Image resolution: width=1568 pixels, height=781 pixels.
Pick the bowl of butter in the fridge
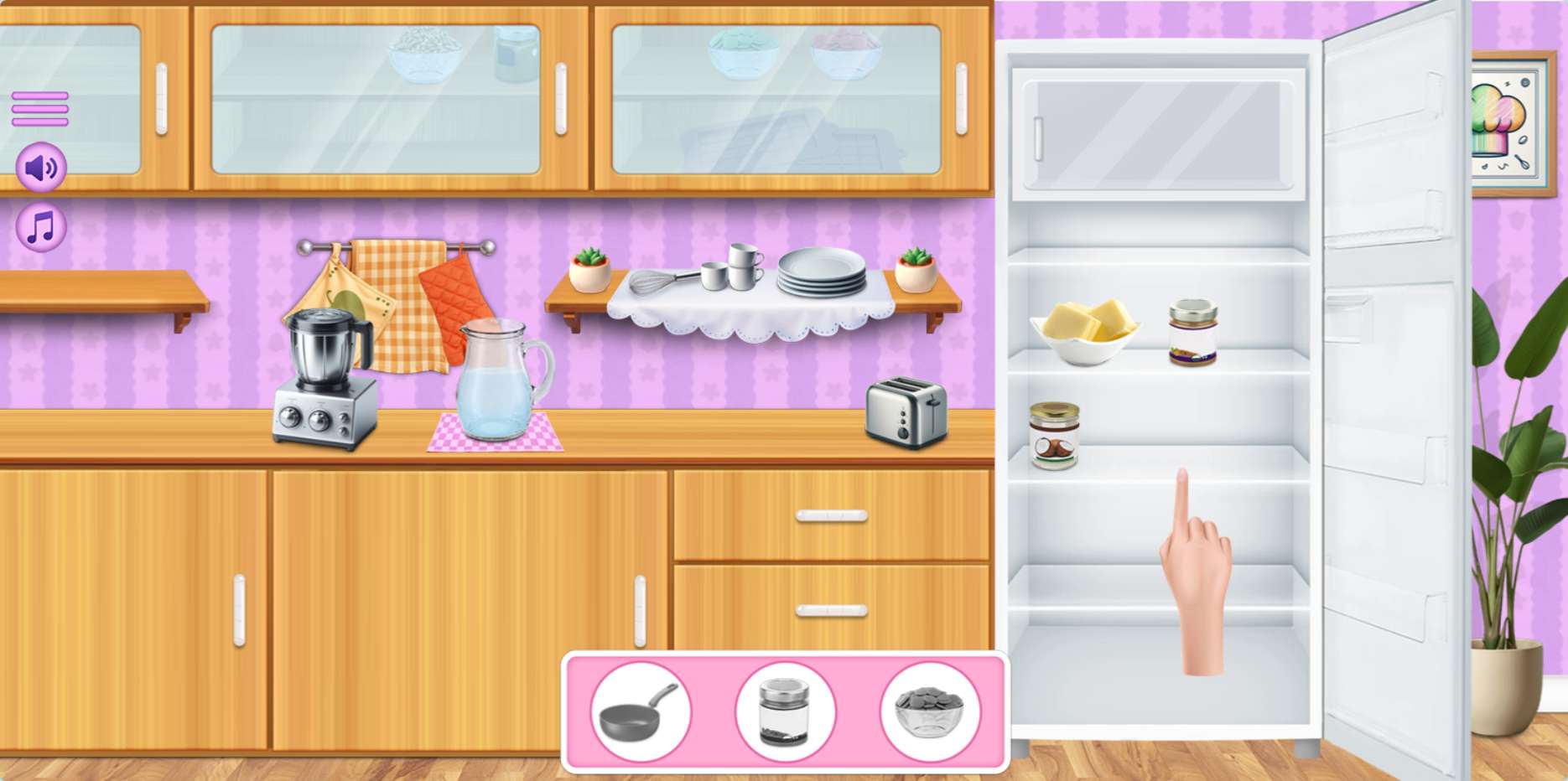(x=1084, y=332)
